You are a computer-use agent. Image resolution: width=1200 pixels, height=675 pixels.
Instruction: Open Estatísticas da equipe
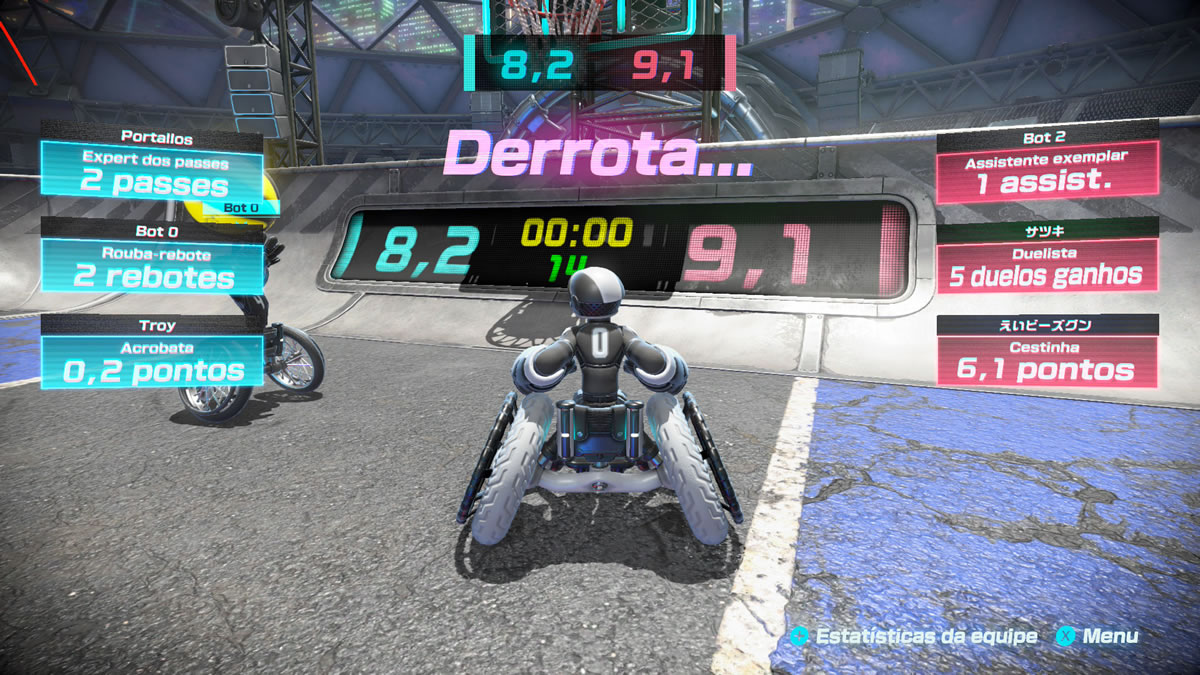pos(913,636)
